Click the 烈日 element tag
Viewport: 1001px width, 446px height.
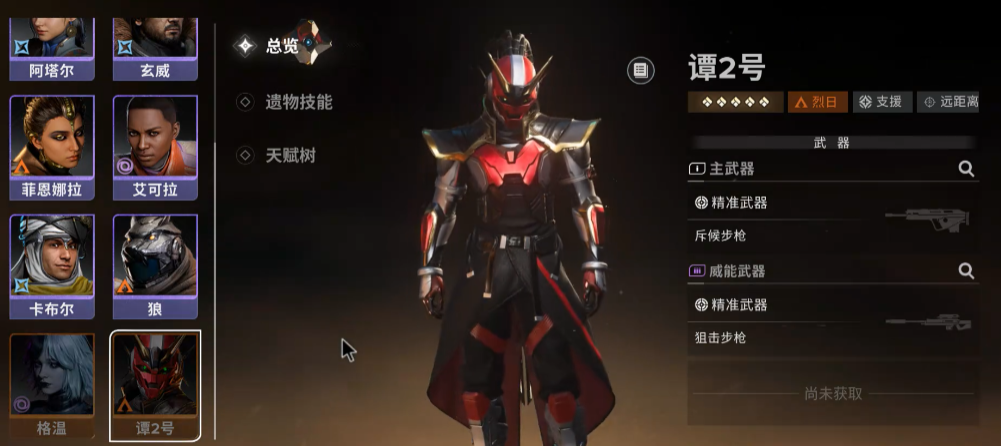[x=818, y=102]
